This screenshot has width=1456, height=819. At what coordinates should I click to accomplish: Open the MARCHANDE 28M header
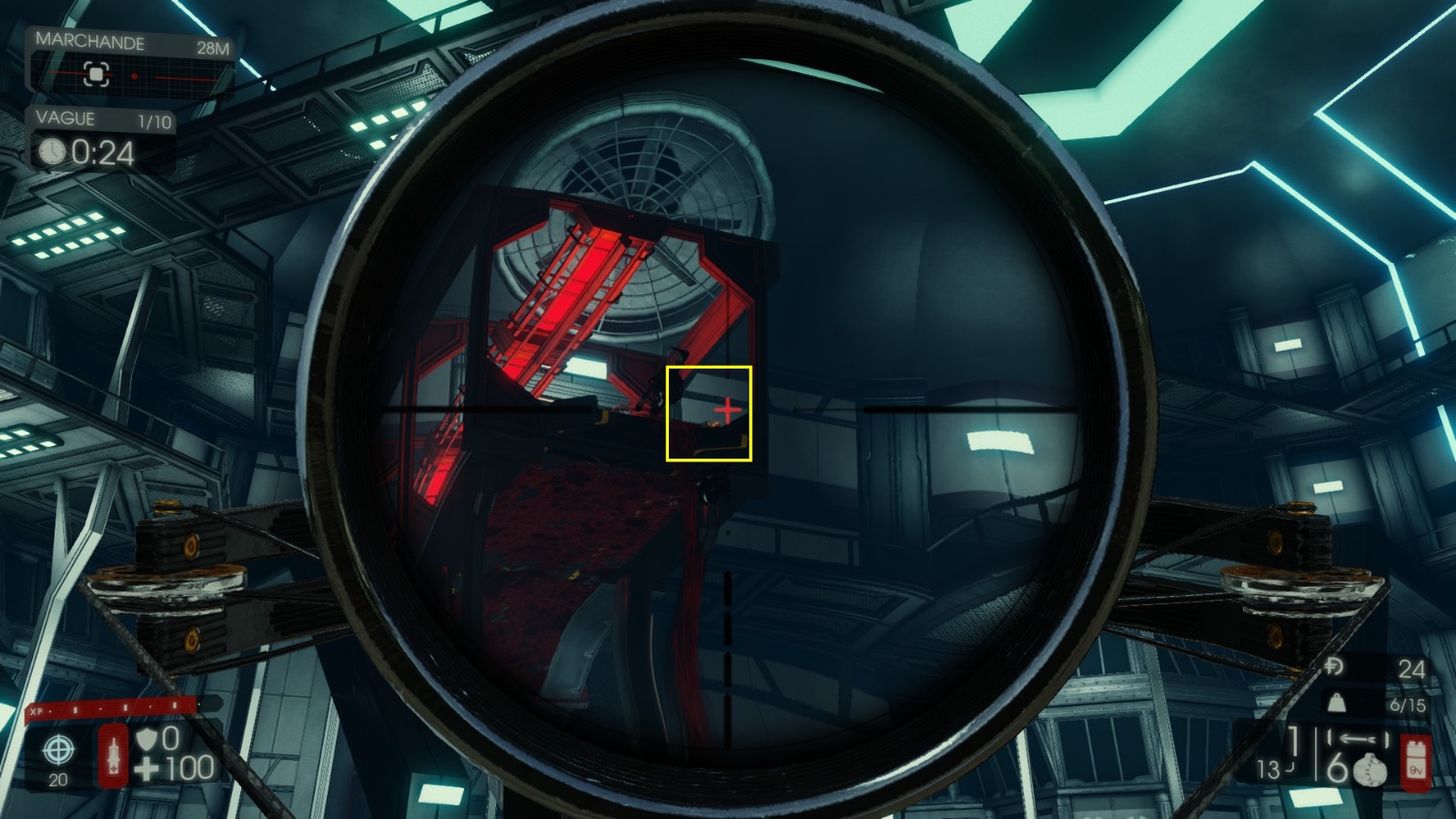tap(89, 41)
